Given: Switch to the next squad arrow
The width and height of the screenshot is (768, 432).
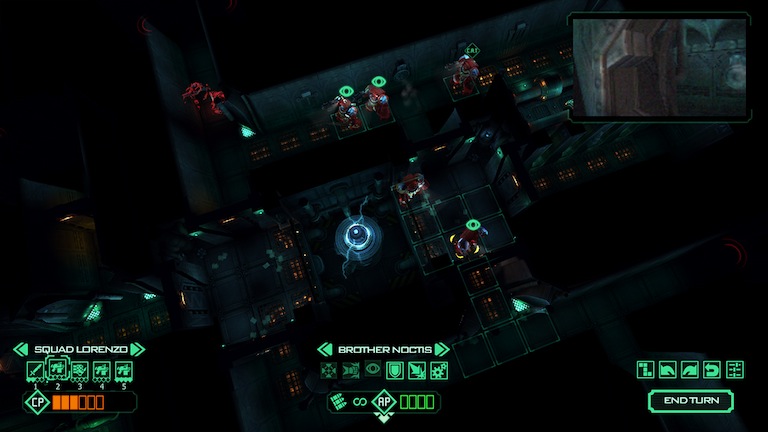Looking at the screenshot, I should (x=138, y=349).
